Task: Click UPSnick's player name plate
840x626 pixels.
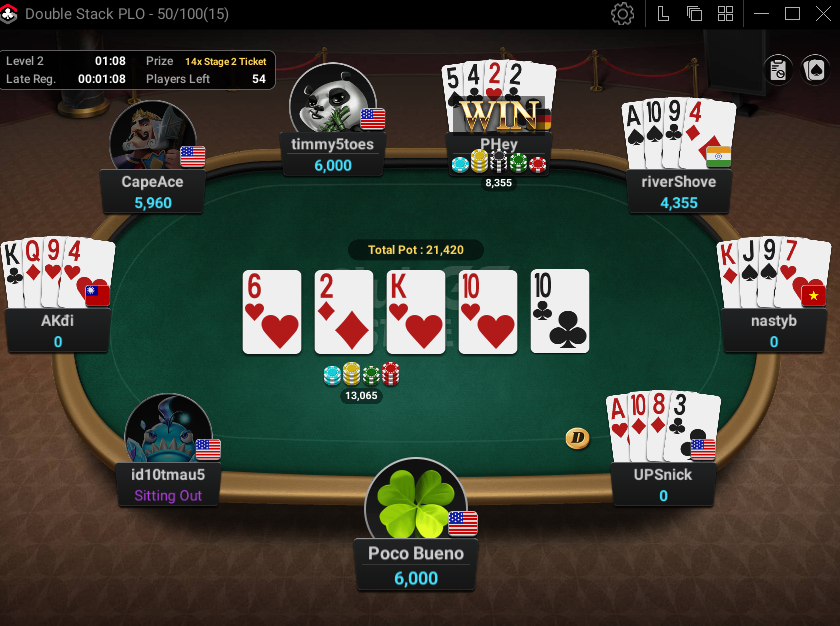Action: [x=663, y=485]
